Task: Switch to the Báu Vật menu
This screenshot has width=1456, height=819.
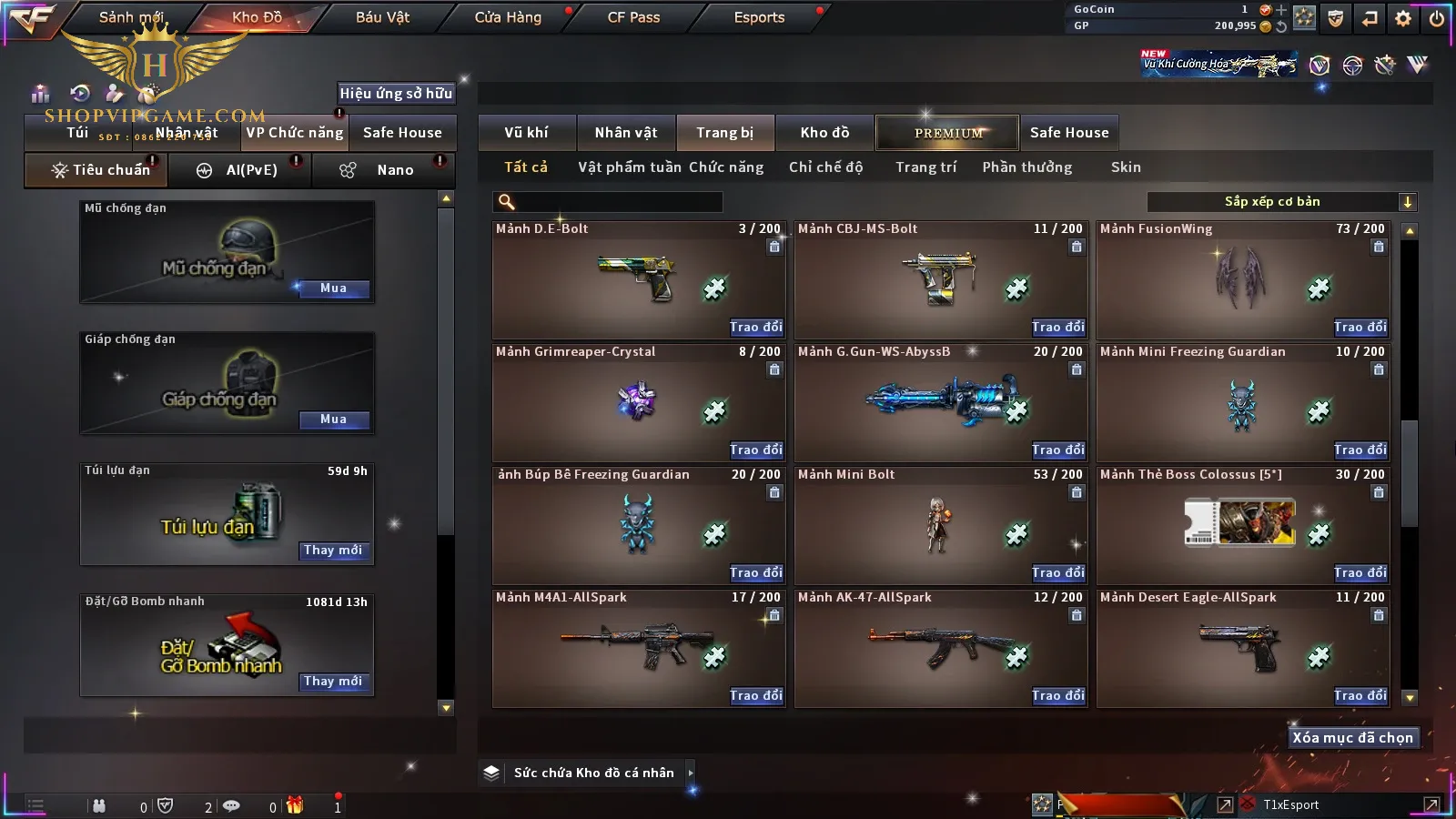Action: click(x=382, y=17)
